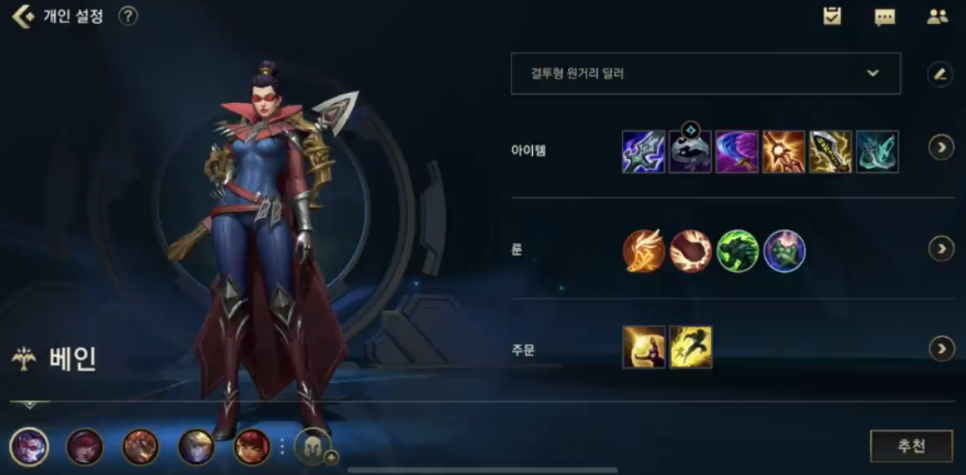The height and width of the screenshot is (475, 966).
Task: Open the friends list icon
Action: click(937, 16)
